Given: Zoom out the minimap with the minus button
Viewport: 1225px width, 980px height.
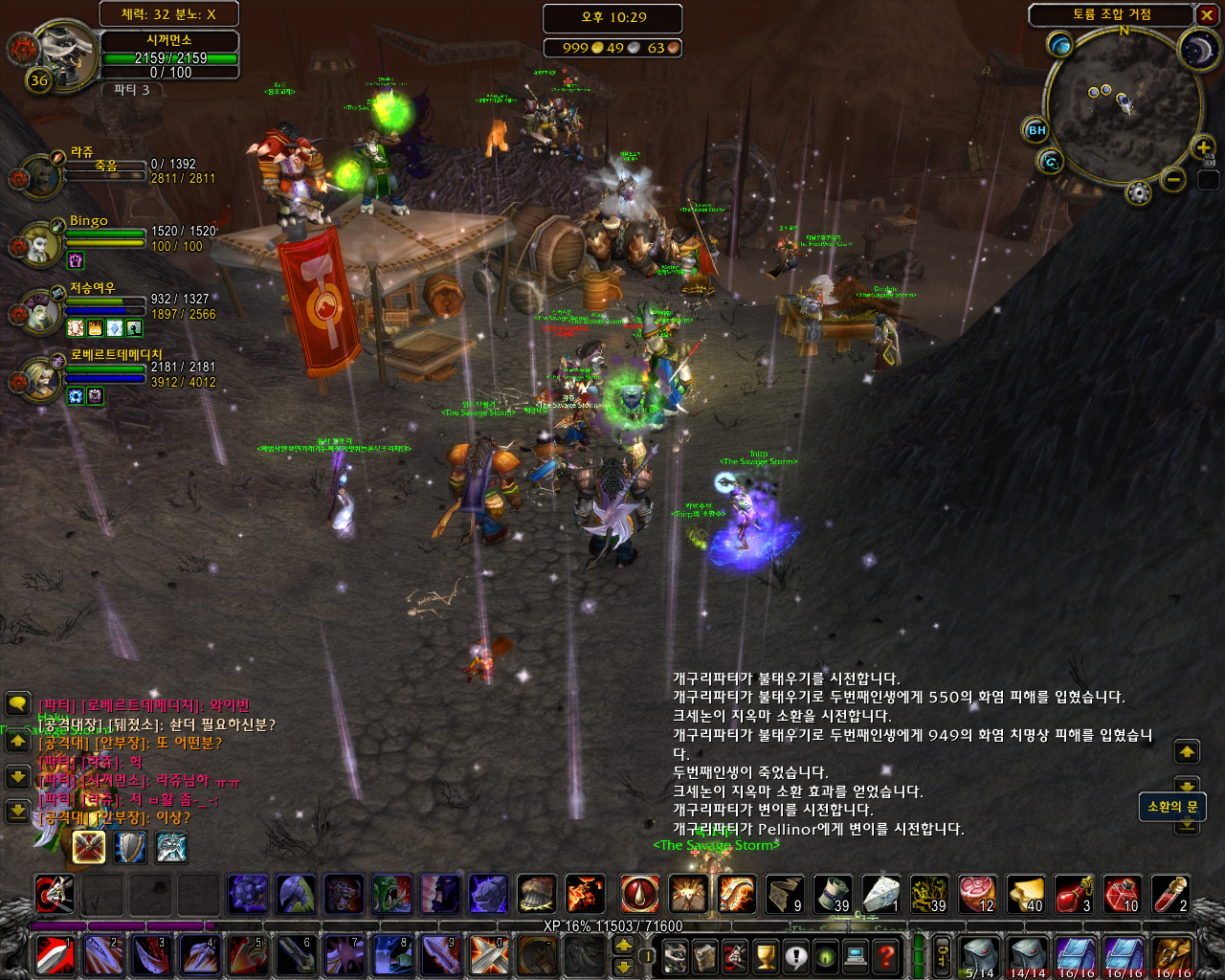Looking at the screenshot, I should [1173, 179].
